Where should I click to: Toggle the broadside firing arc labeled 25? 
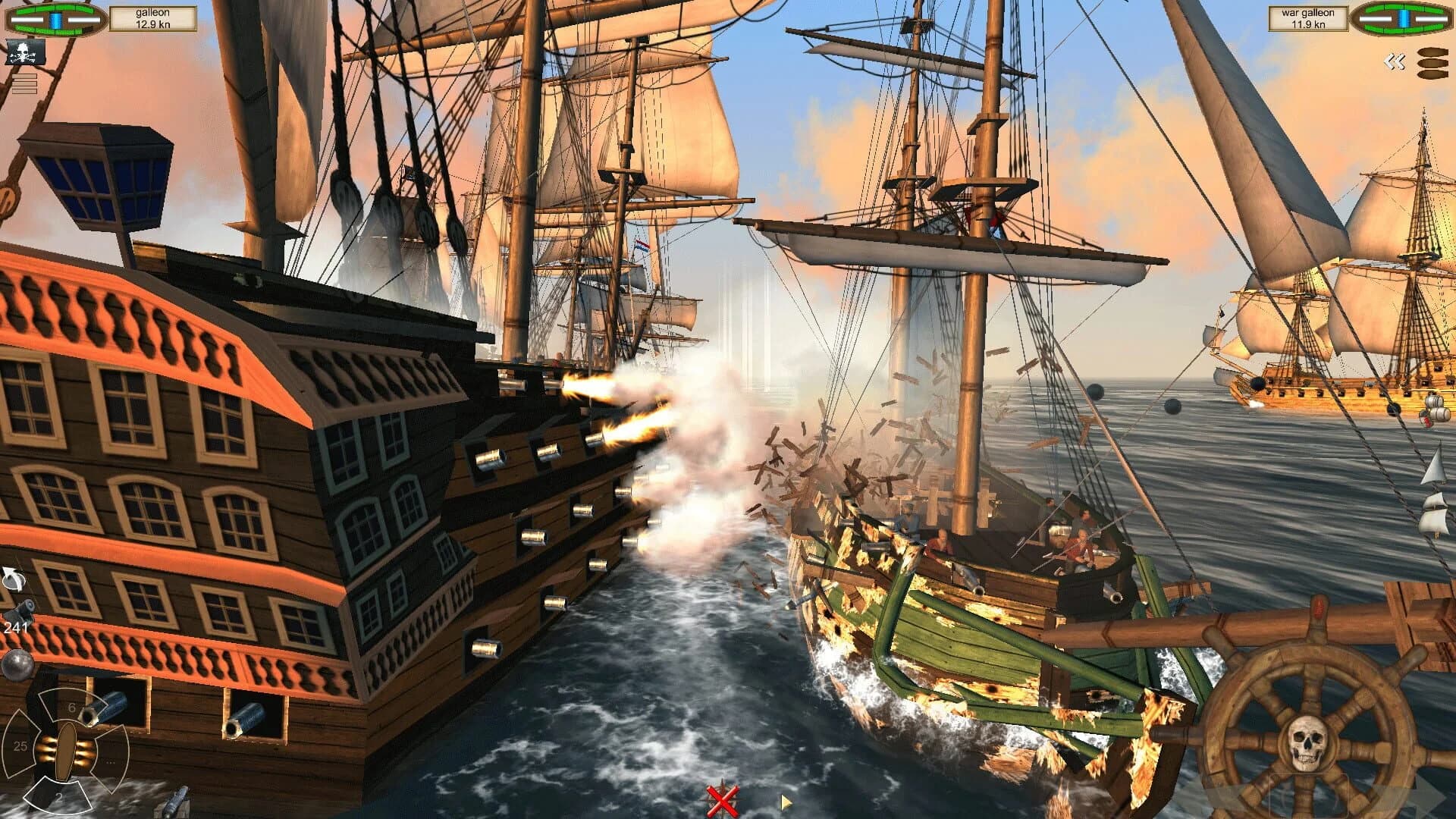[20, 745]
